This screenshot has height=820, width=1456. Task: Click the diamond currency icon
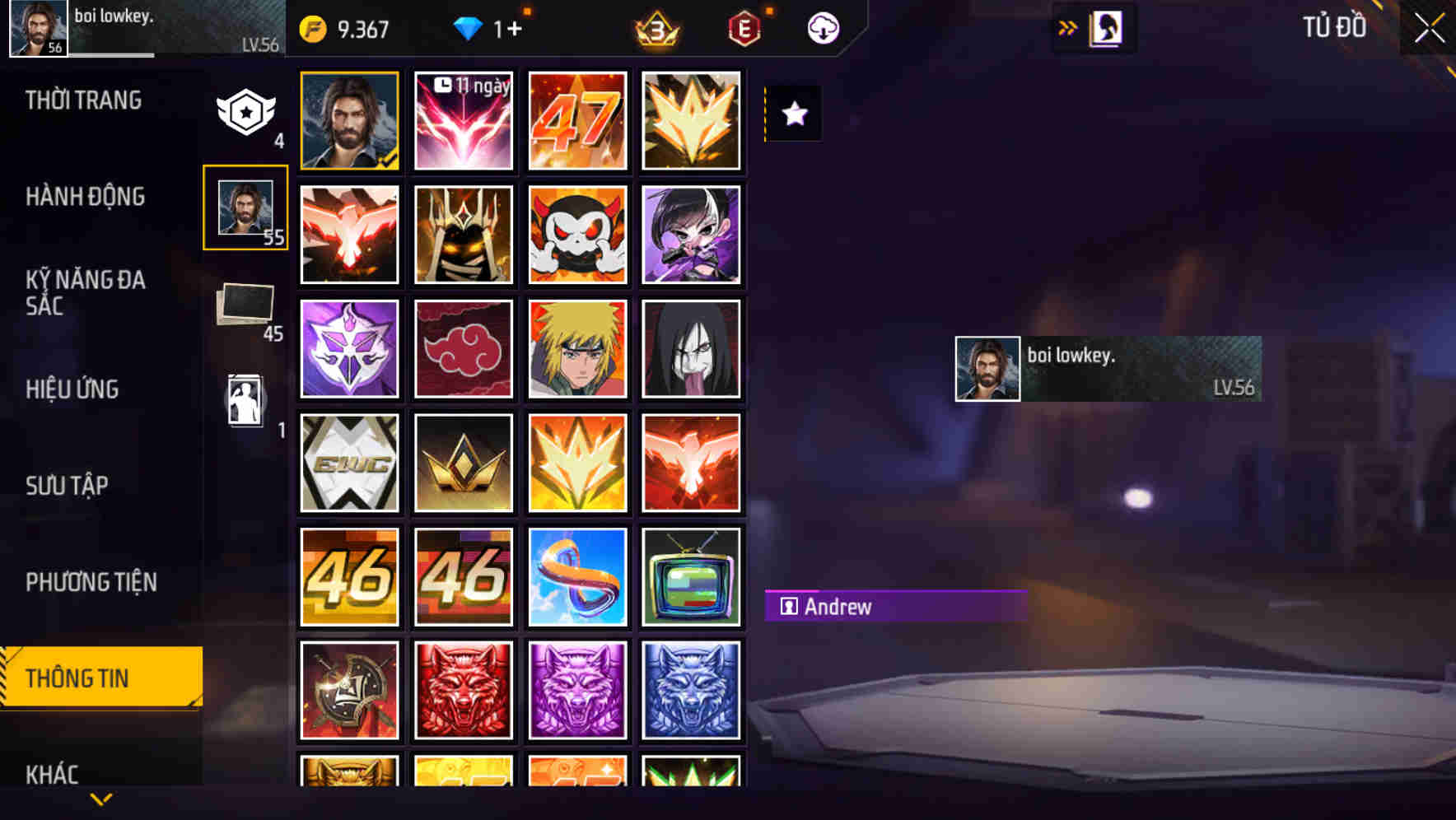469,27
